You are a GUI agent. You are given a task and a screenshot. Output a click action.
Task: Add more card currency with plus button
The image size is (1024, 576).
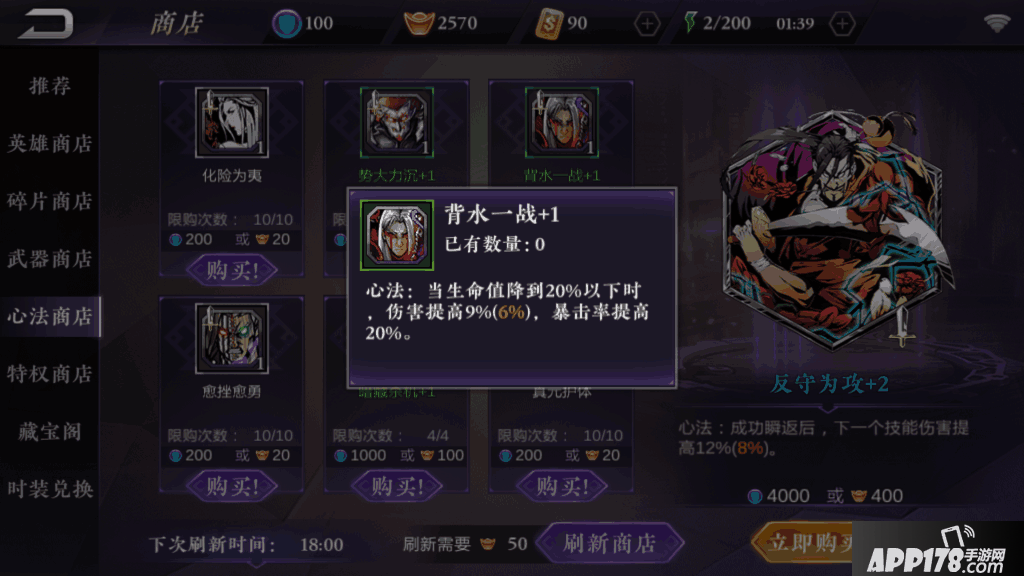pyautogui.click(x=648, y=23)
